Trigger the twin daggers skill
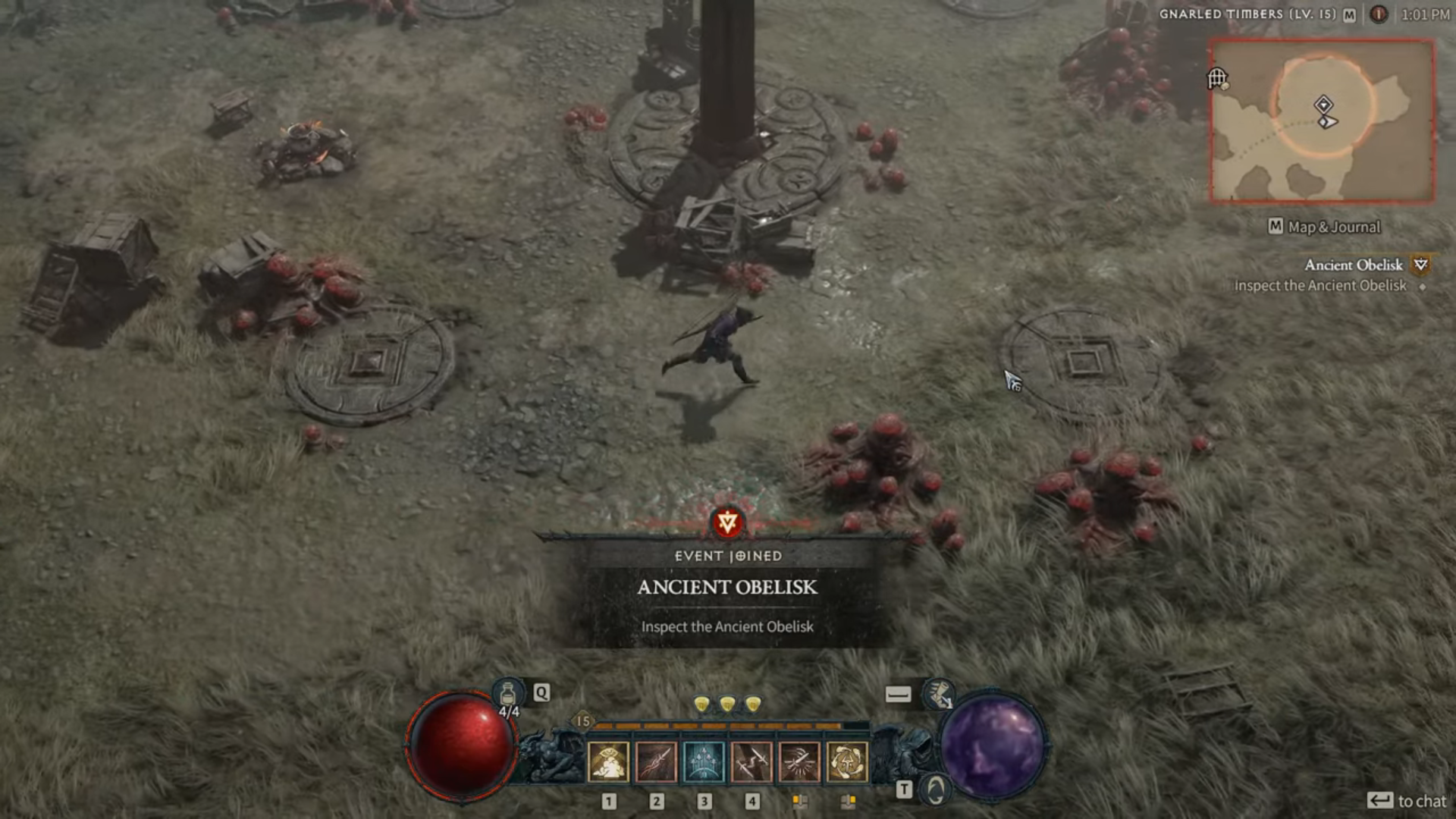This screenshot has height=819, width=1456. (x=752, y=761)
